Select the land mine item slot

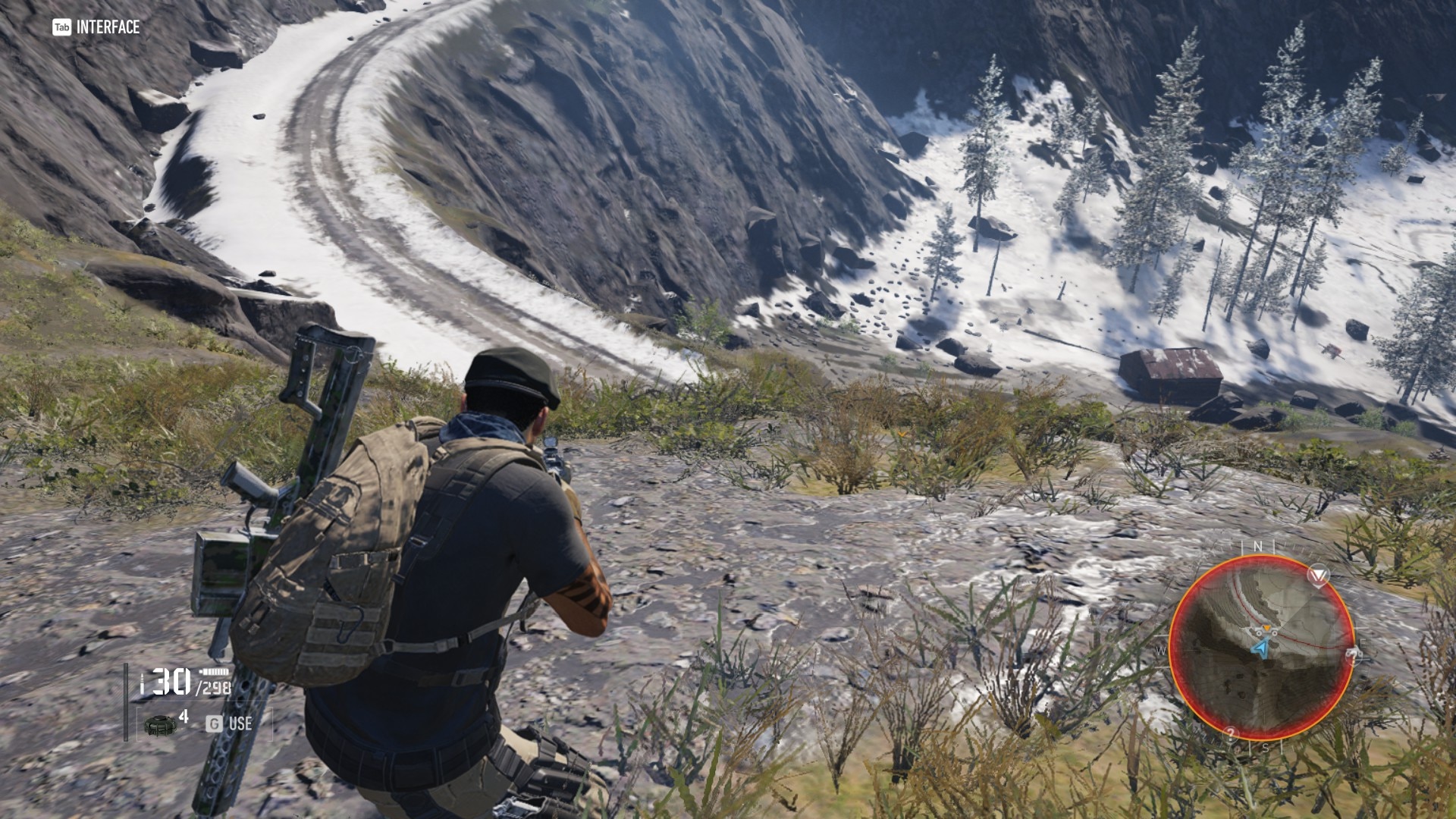tap(160, 723)
